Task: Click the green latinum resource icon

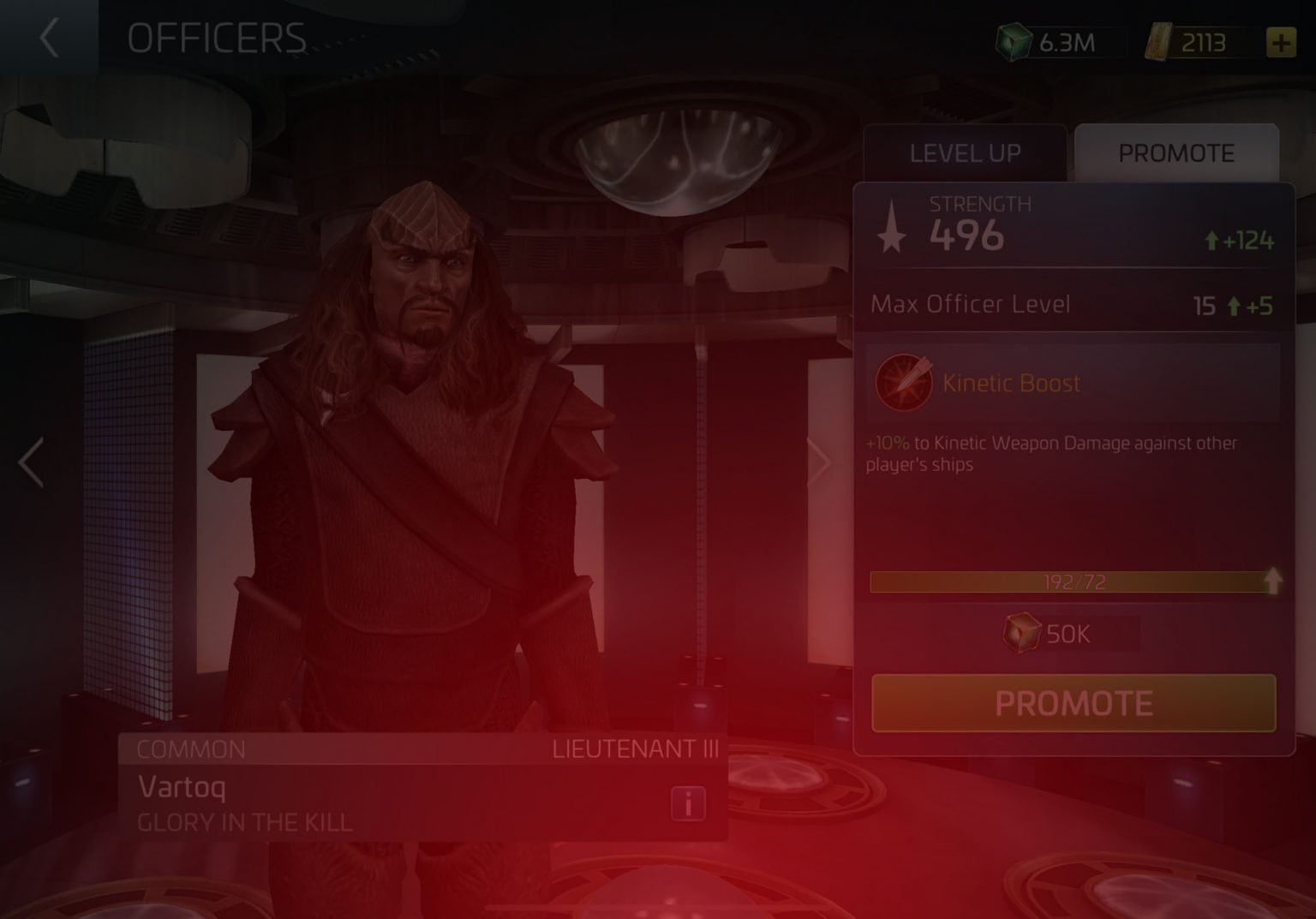Action: click(x=1015, y=41)
